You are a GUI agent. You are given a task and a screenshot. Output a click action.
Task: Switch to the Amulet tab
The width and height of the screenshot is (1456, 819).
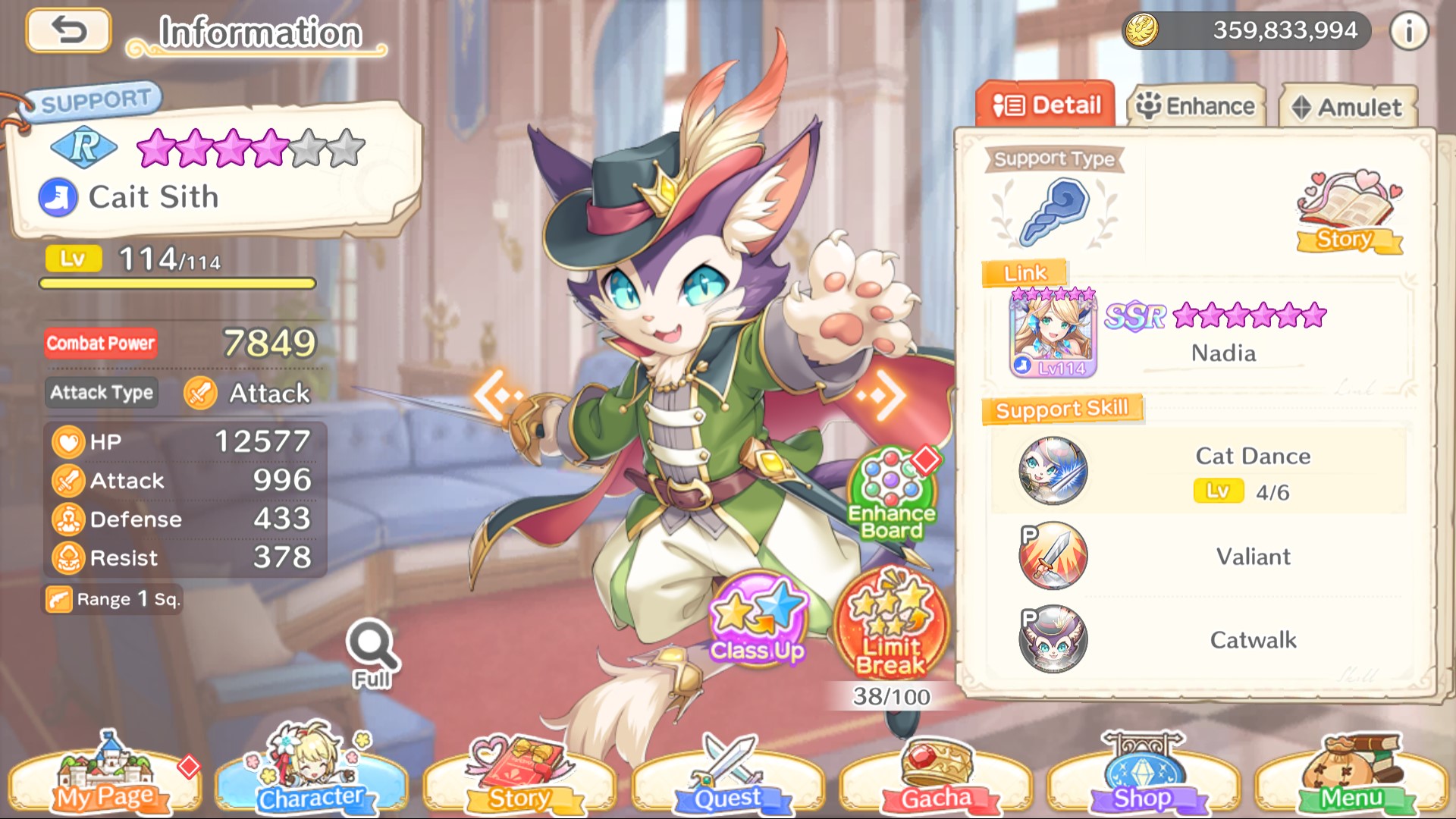[1348, 107]
